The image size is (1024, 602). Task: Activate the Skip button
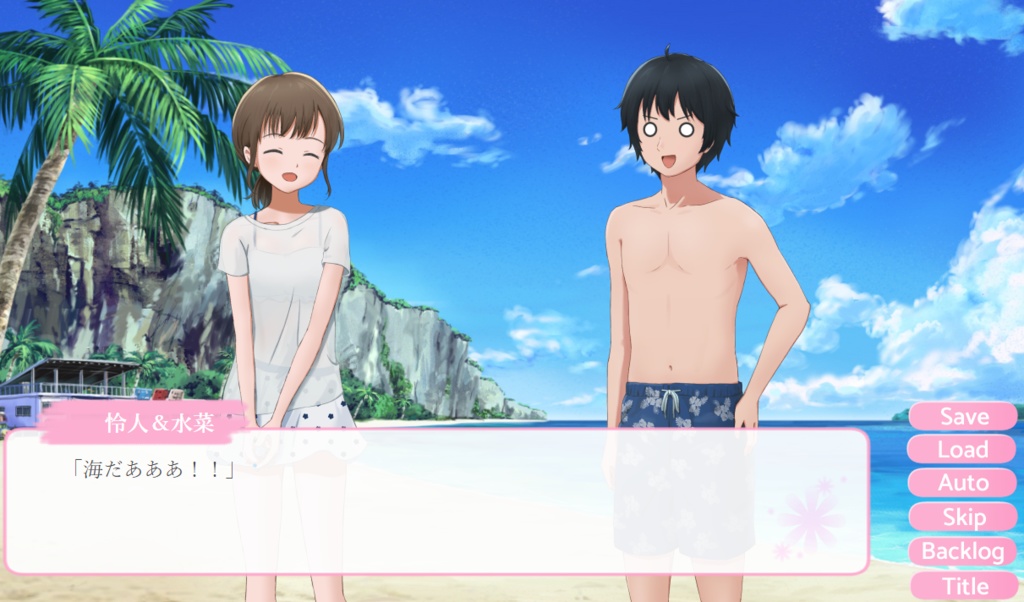click(963, 517)
